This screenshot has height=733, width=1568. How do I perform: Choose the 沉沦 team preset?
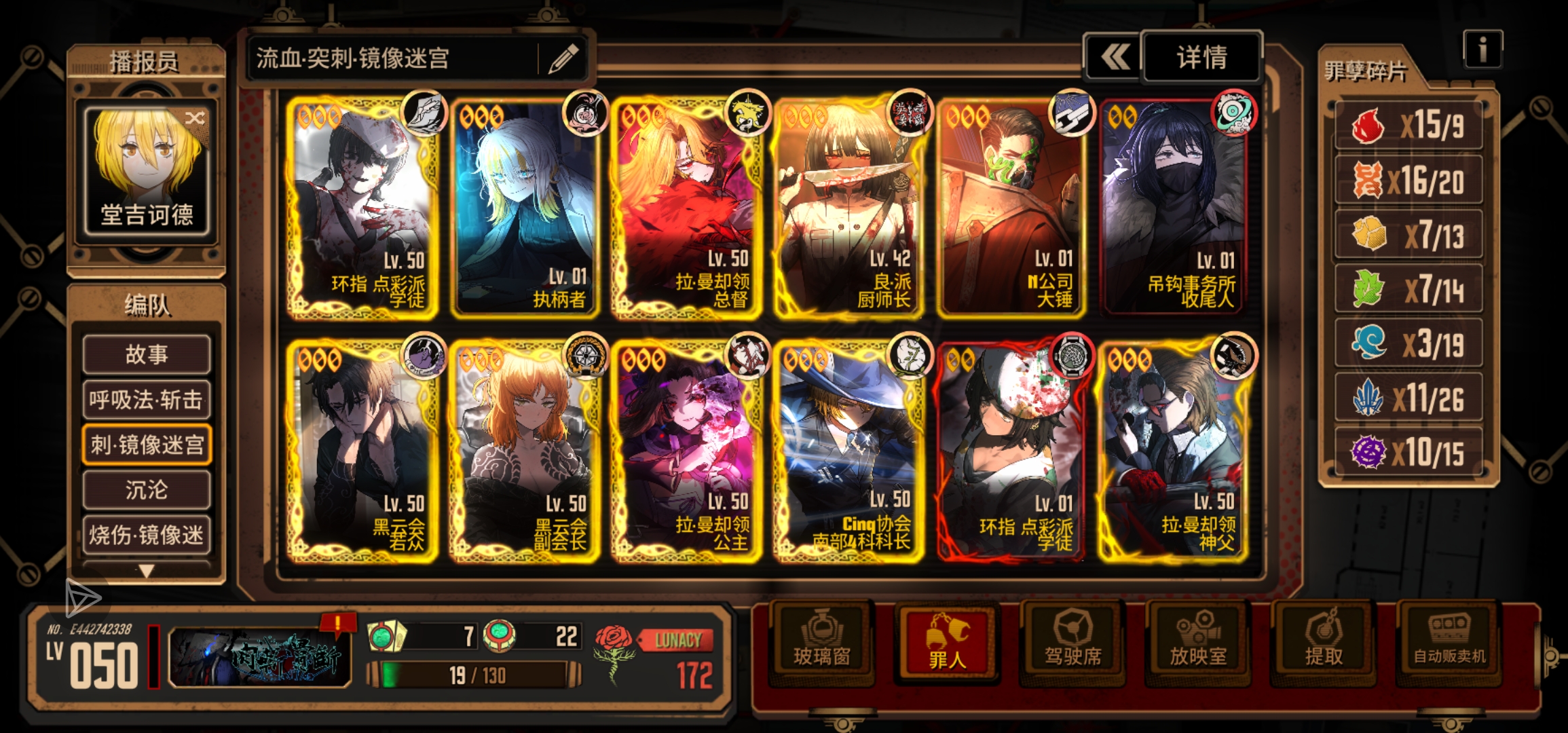(x=147, y=489)
